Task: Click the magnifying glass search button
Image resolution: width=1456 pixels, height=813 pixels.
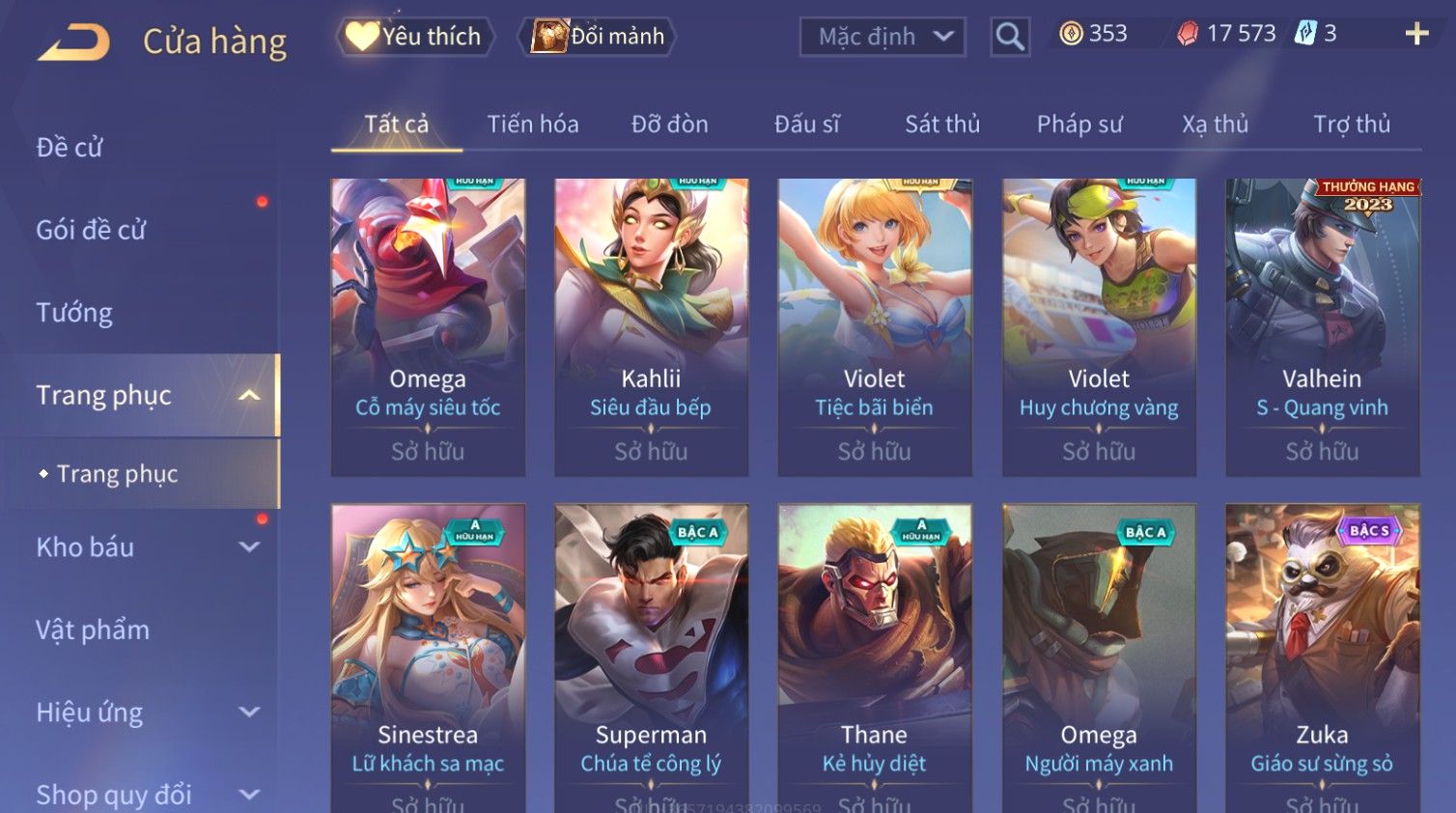Action: tap(1010, 37)
